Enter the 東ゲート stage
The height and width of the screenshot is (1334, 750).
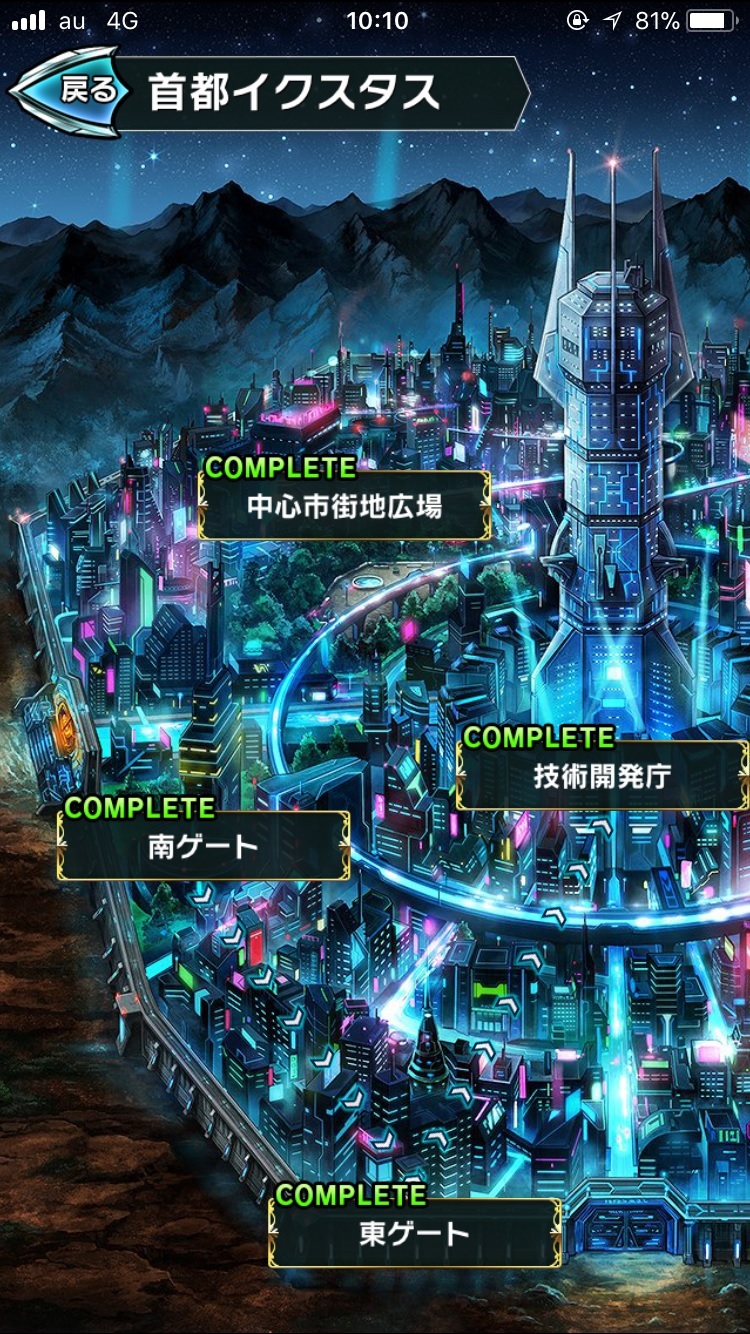(414, 1233)
